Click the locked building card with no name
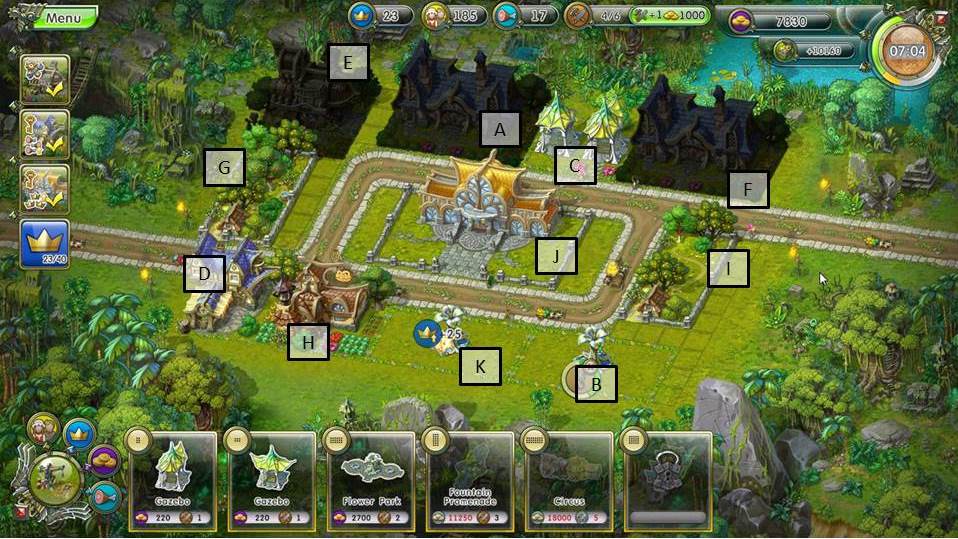This screenshot has width=958, height=539. (x=665, y=478)
